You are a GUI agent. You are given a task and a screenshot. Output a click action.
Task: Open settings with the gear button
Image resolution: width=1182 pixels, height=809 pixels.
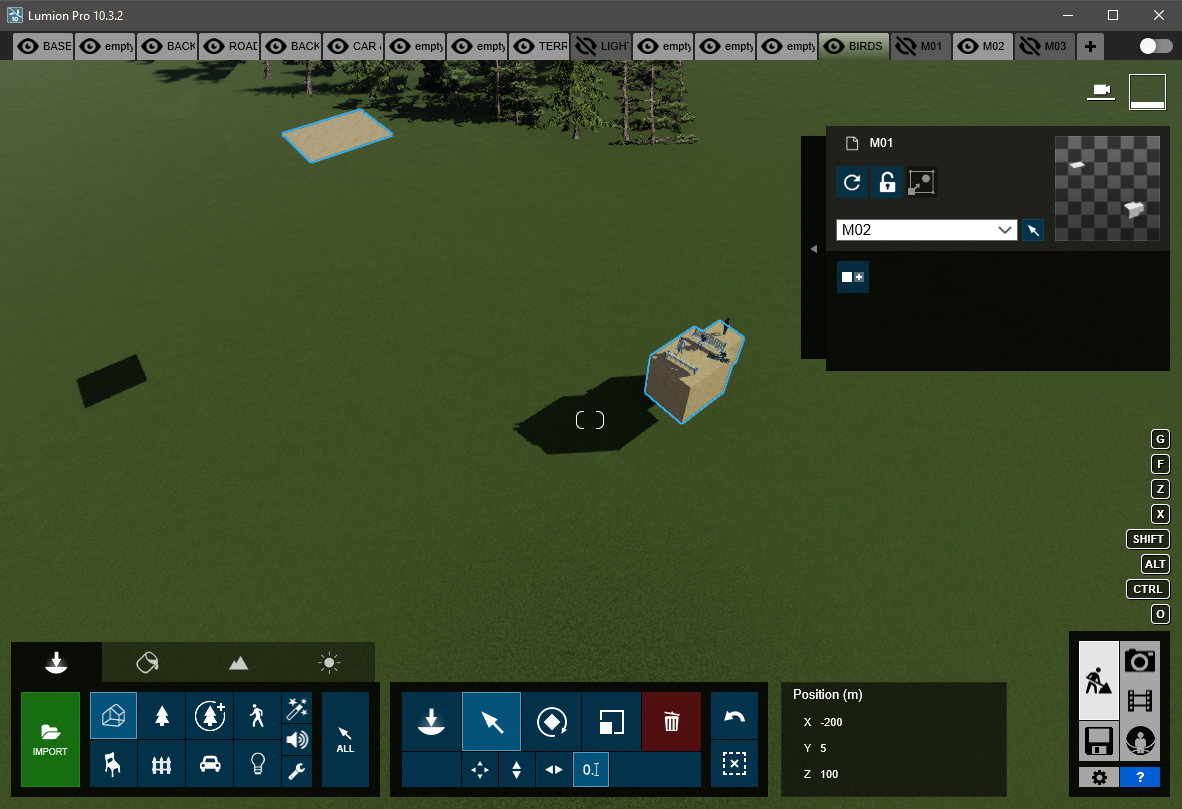[x=1099, y=777]
